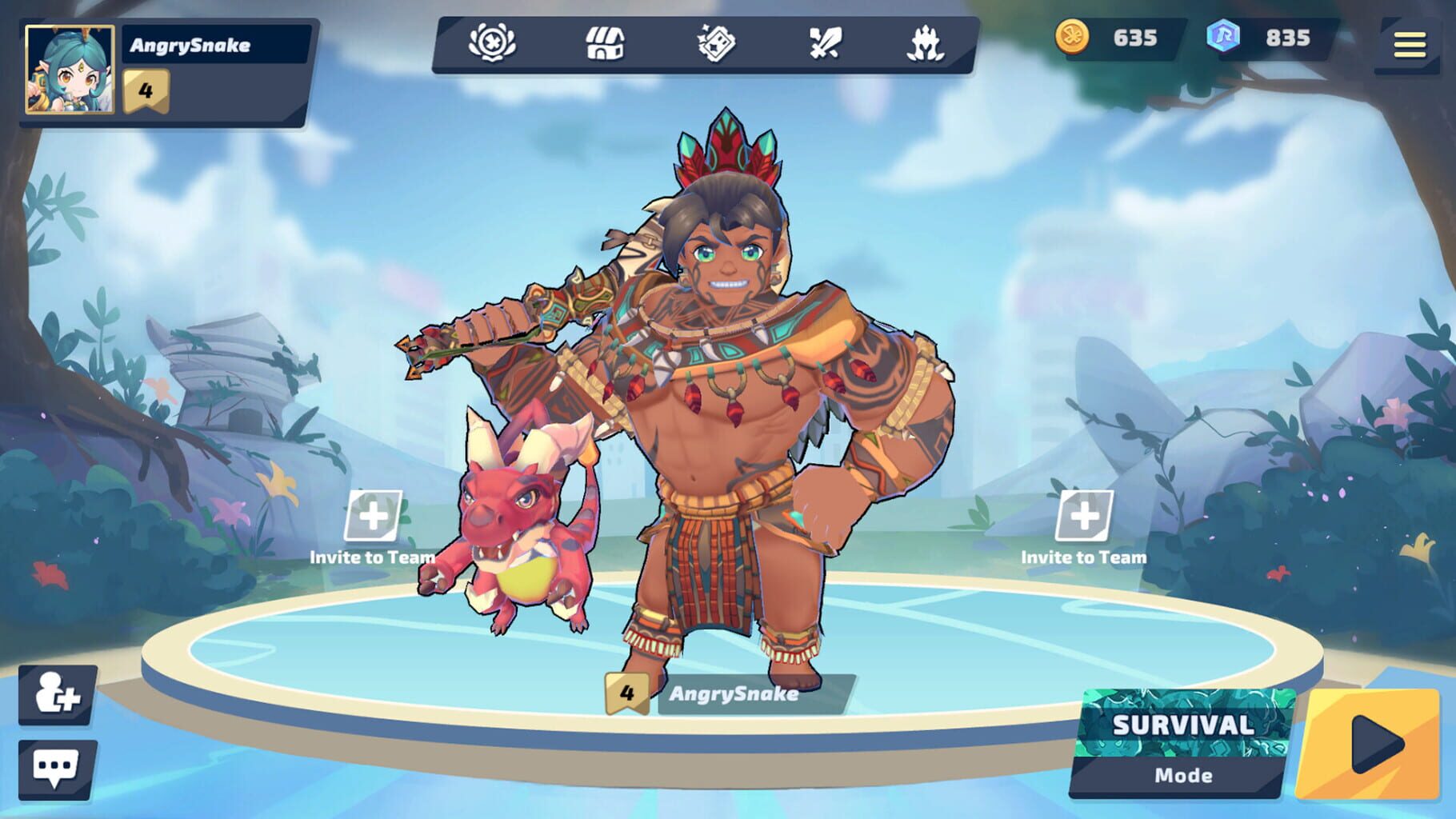Open the hamburger menu top right
This screenshot has width=1456, height=819.
(1413, 44)
